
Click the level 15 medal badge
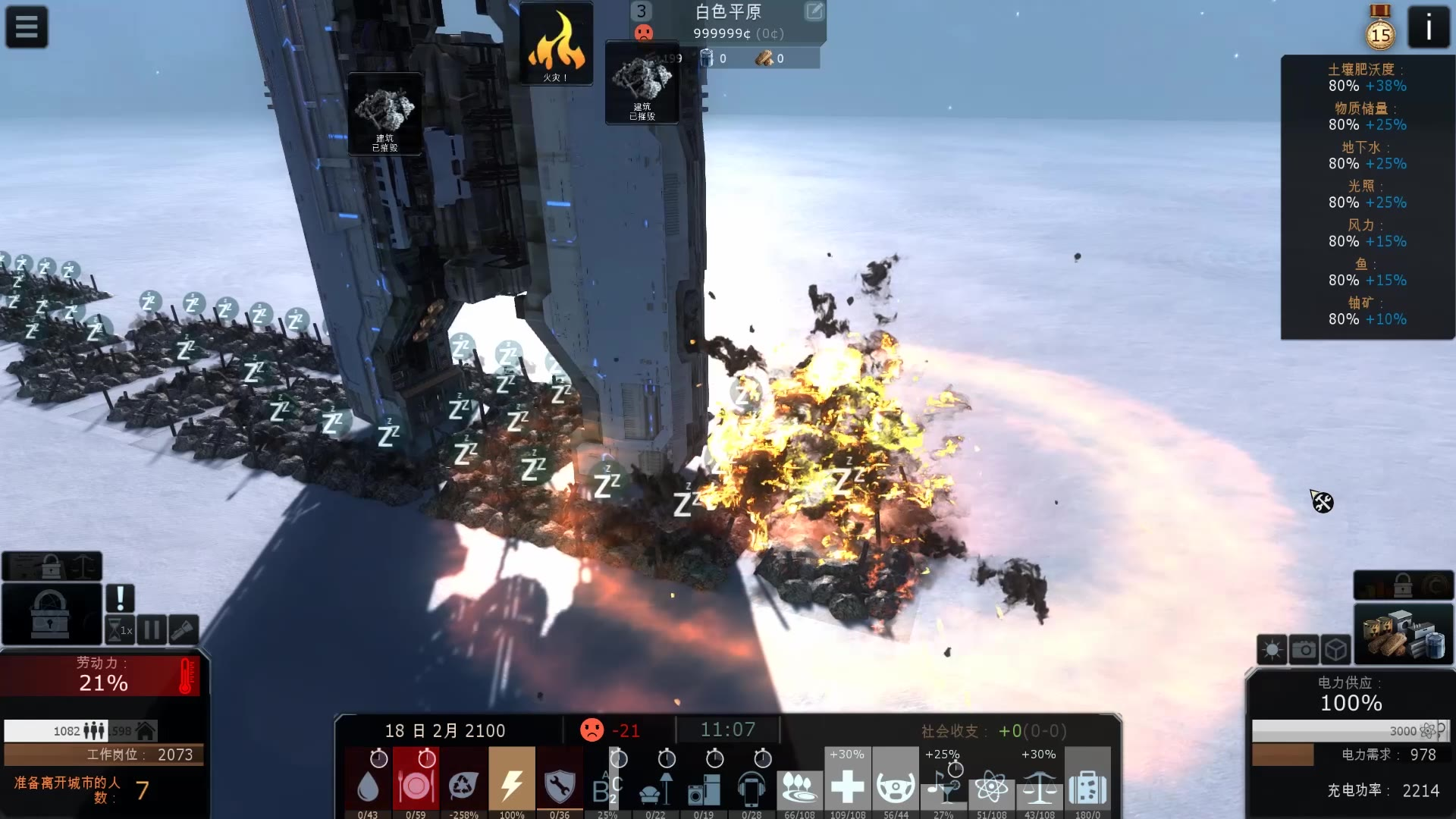pyautogui.click(x=1380, y=32)
